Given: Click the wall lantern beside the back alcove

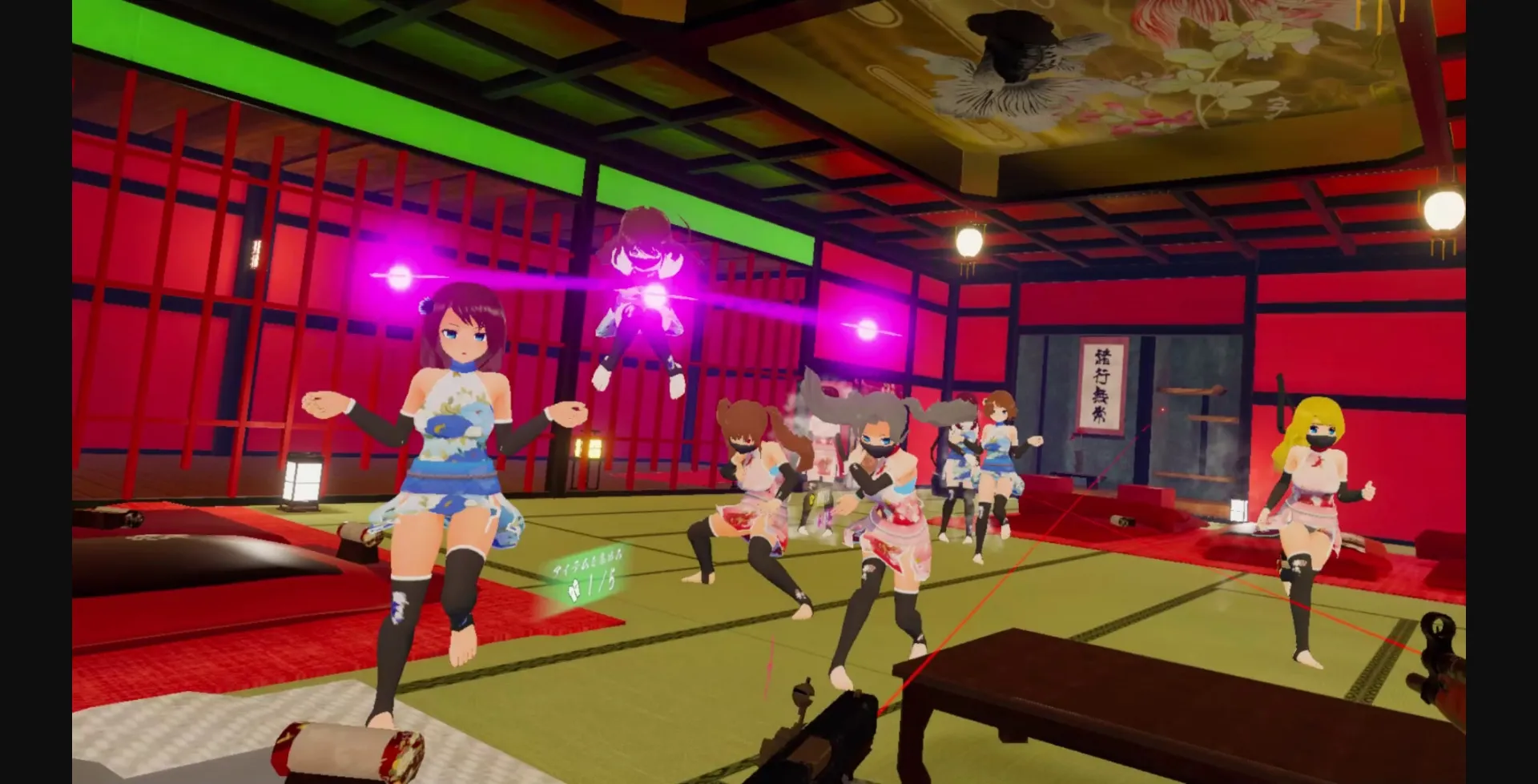Looking at the screenshot, I should (x=1238, y=510).
